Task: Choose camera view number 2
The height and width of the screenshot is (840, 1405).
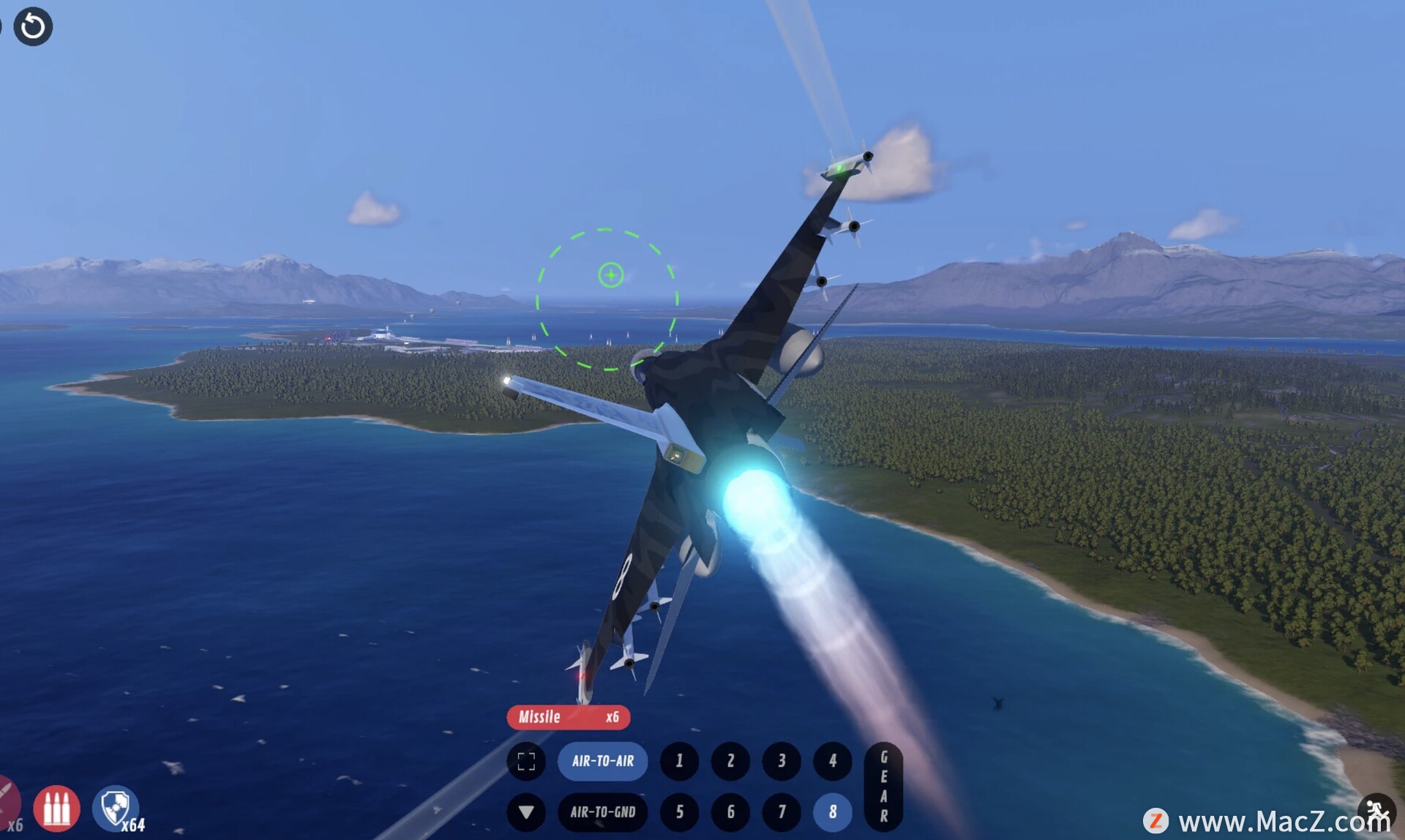Action: (730, 761)
